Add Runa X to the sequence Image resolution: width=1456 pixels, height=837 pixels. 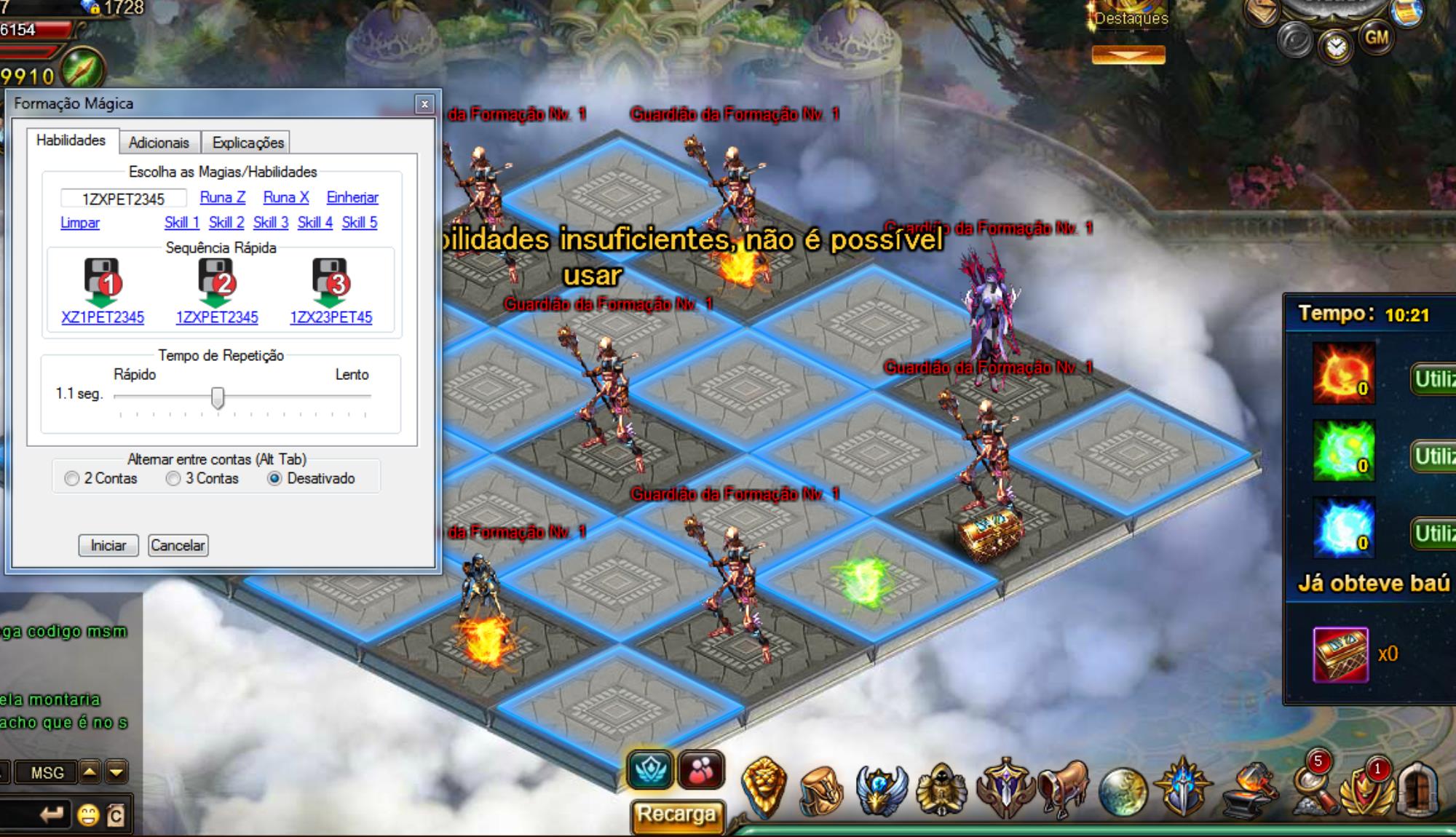(286, 197)
